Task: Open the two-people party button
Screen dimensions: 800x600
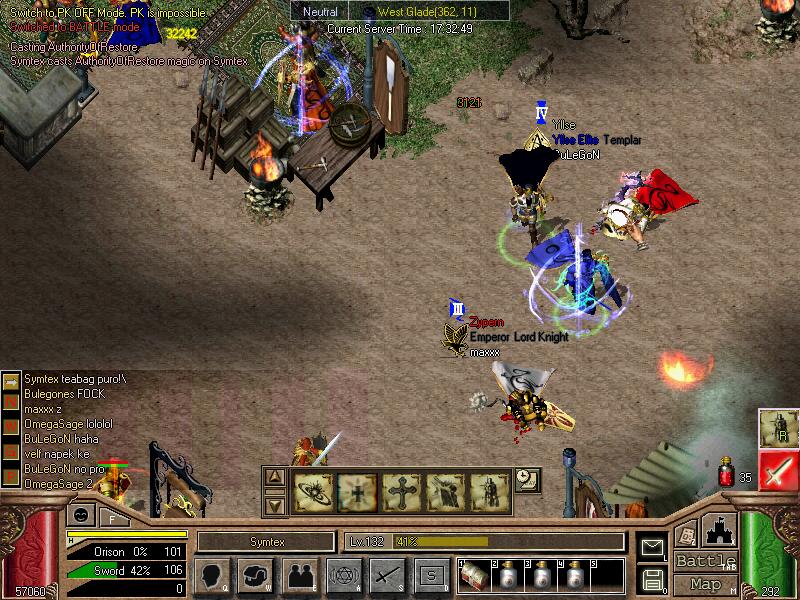Action: [x=299, y=575]
